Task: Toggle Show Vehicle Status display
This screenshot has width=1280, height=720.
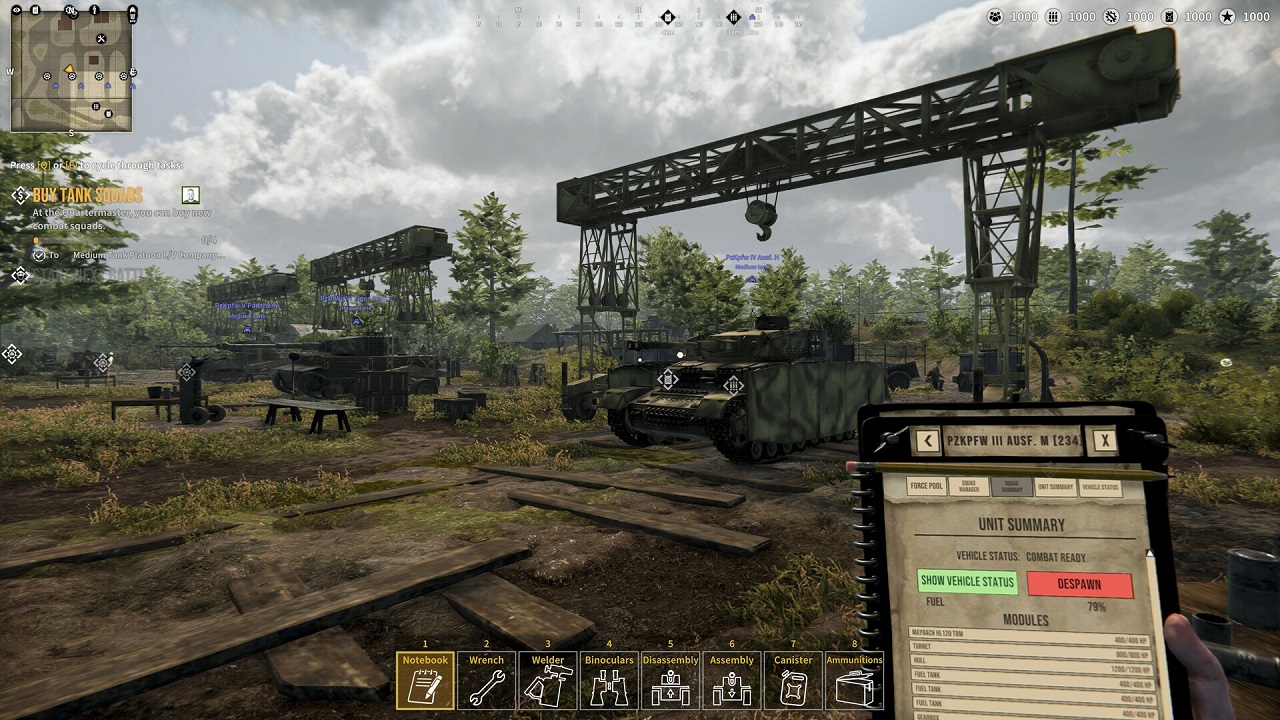Action: click(967, 581)
